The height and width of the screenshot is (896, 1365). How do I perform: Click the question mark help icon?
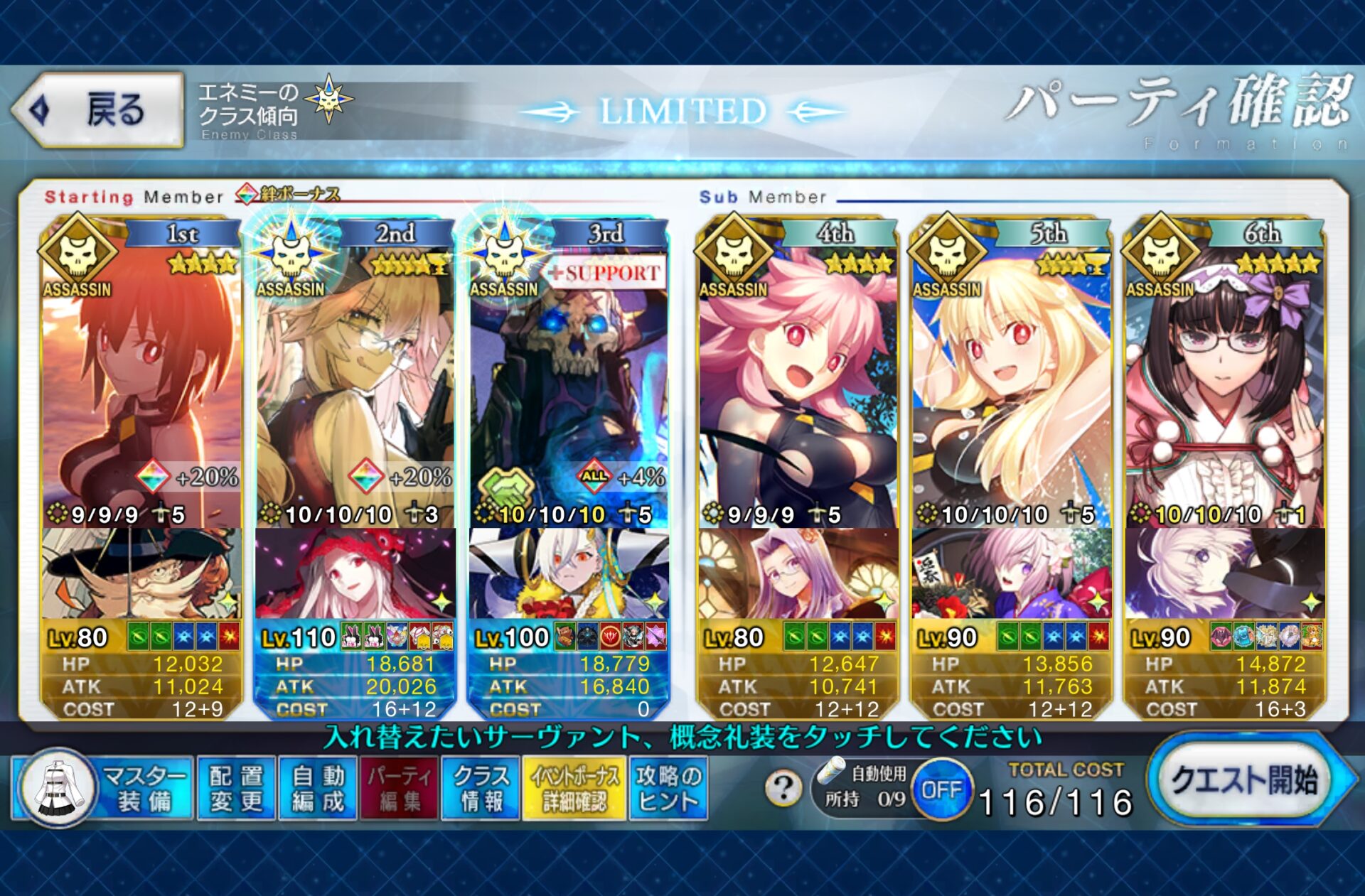tap(783, 788)
